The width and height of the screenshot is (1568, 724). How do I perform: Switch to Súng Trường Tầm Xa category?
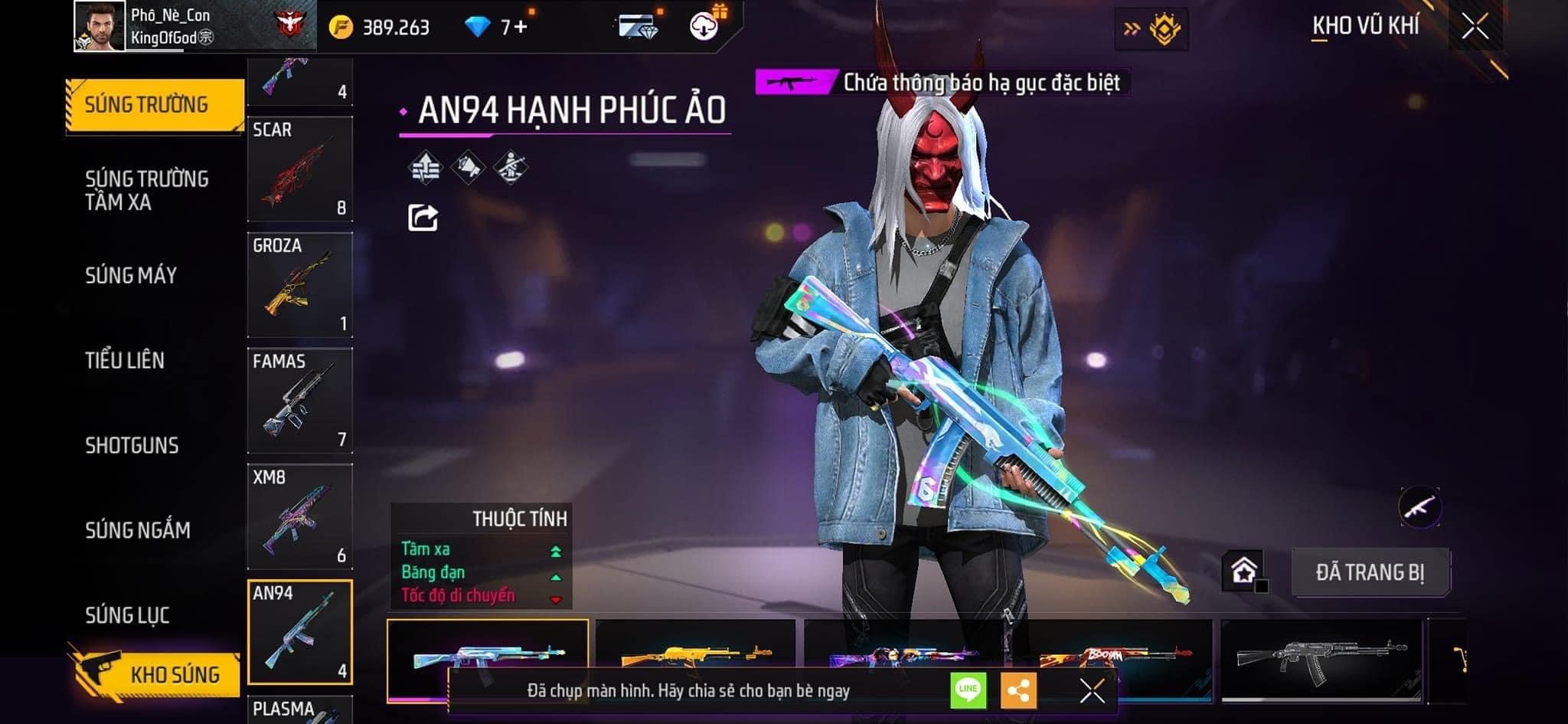tap(146, 190)
